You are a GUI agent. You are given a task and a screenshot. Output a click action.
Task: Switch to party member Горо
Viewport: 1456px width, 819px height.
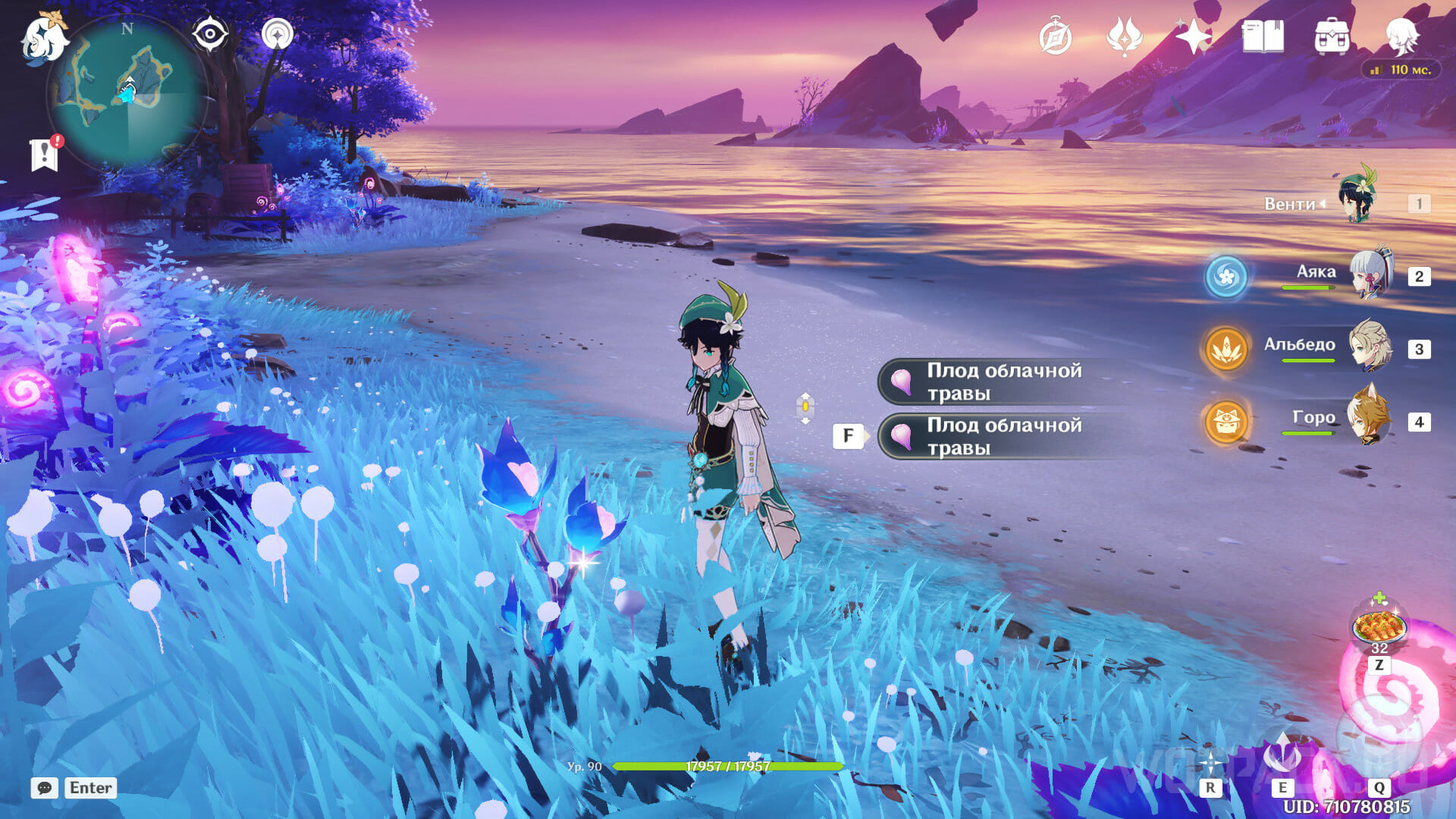click(x=1370, y=419)
